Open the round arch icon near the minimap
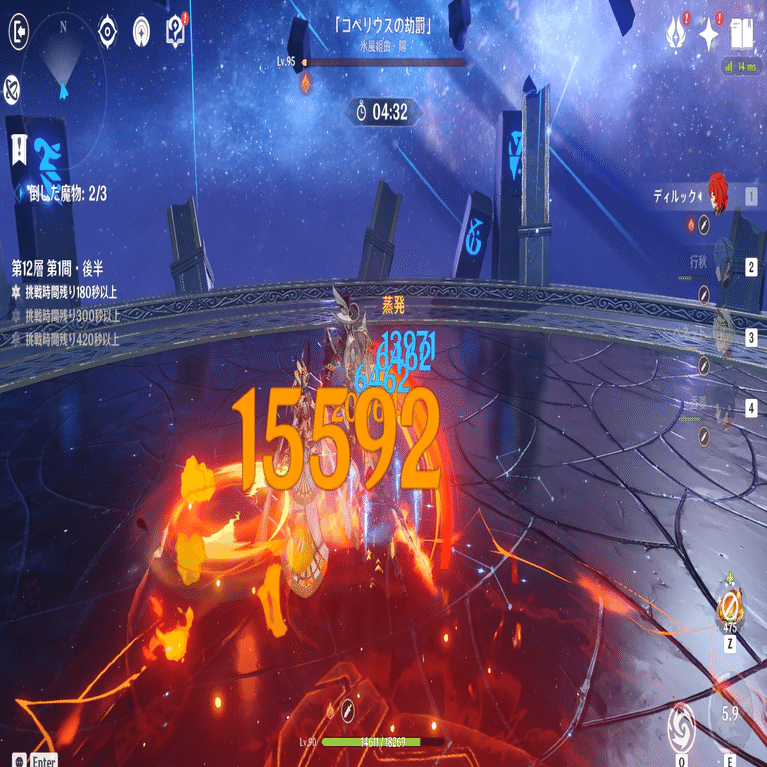767x767 pixels. point(142,32)
